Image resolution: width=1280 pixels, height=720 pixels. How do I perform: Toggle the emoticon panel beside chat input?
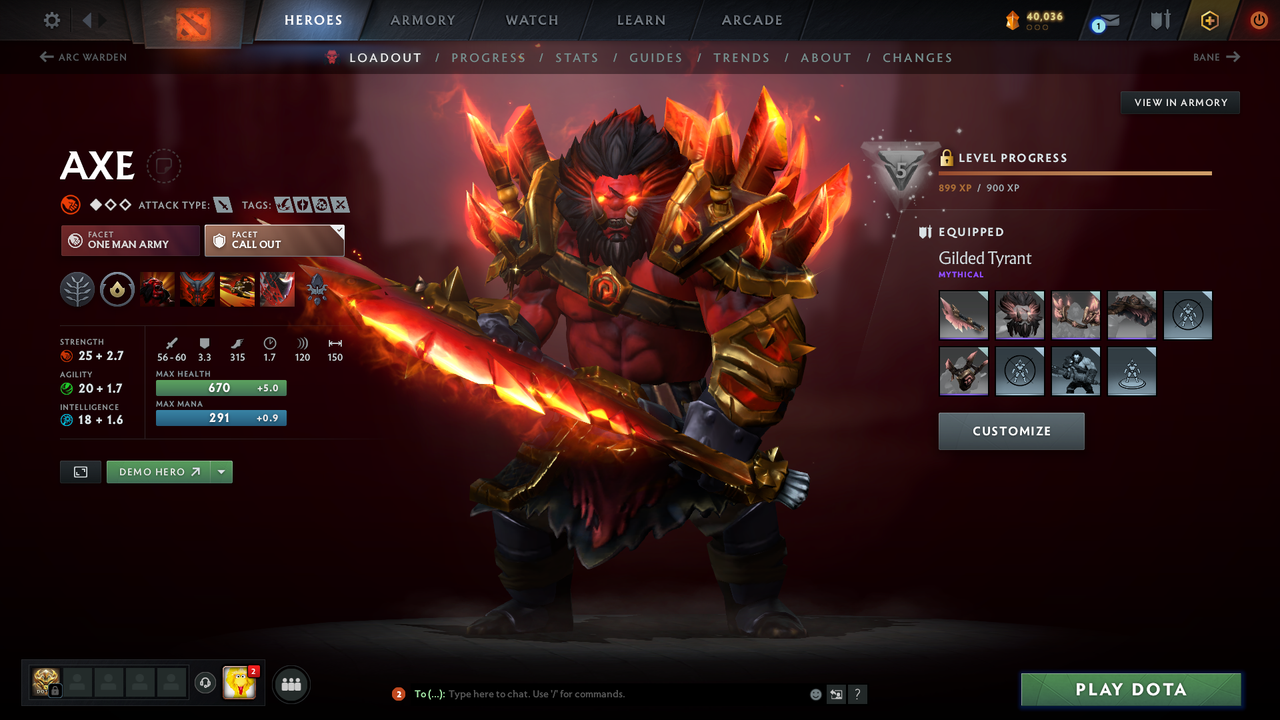[x=815, y=694]
